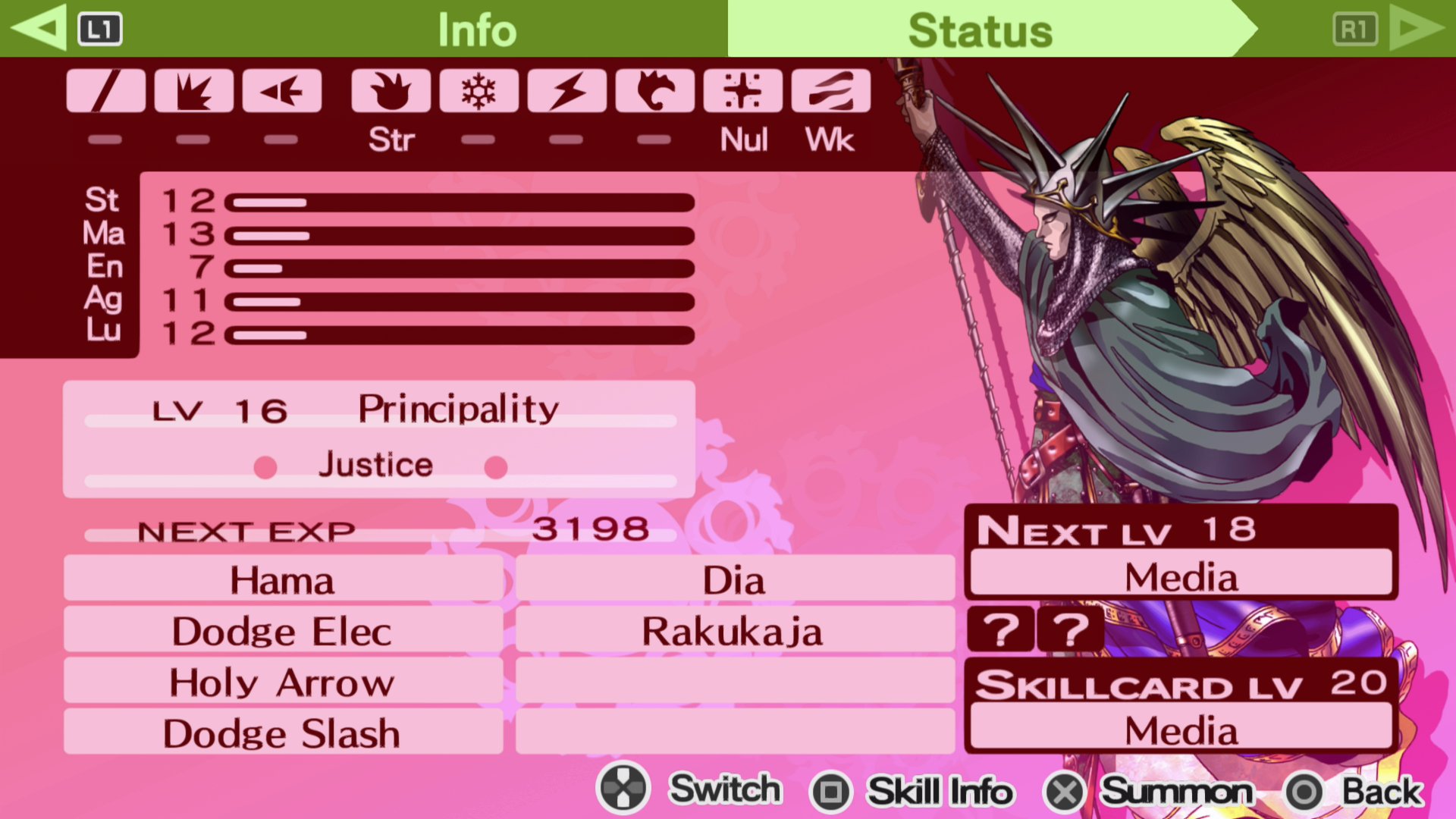Select the Strike affinity icon
Viewport: 1456px width, 819px height.
pos(194,91)
